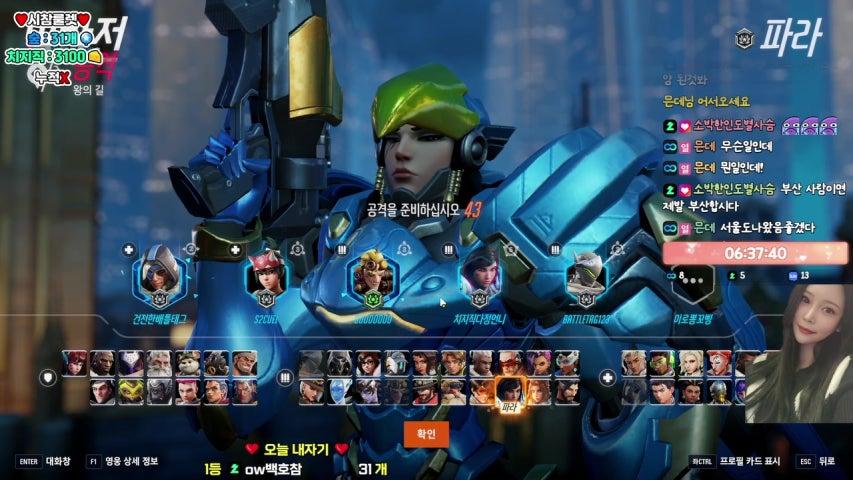This screenshot has height=480, width=853.
Task: Confirm hero pick with the orange 확인 button
Action: click(426, 432)
